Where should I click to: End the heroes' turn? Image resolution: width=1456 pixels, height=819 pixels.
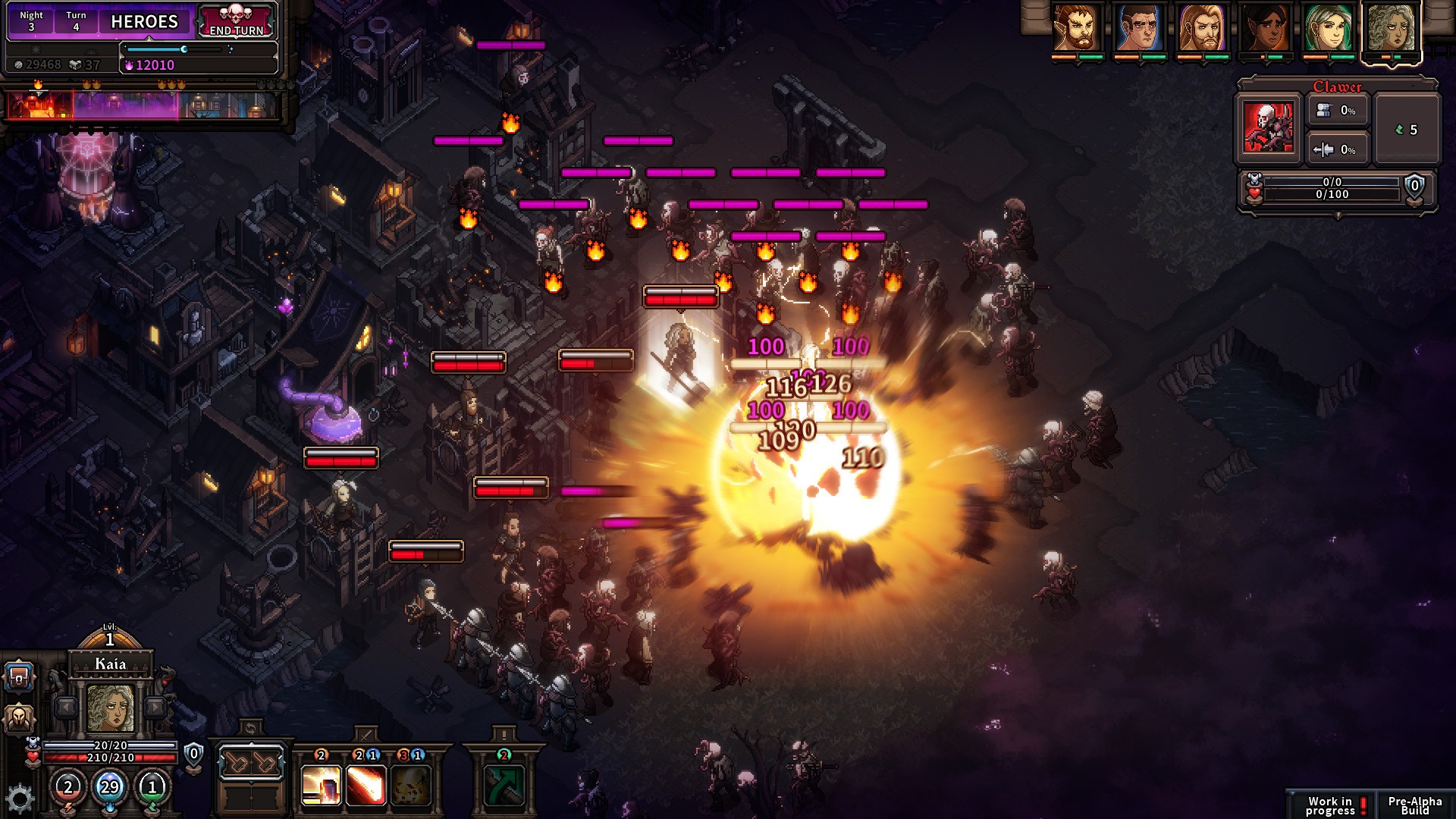click(x=236, y=22)
